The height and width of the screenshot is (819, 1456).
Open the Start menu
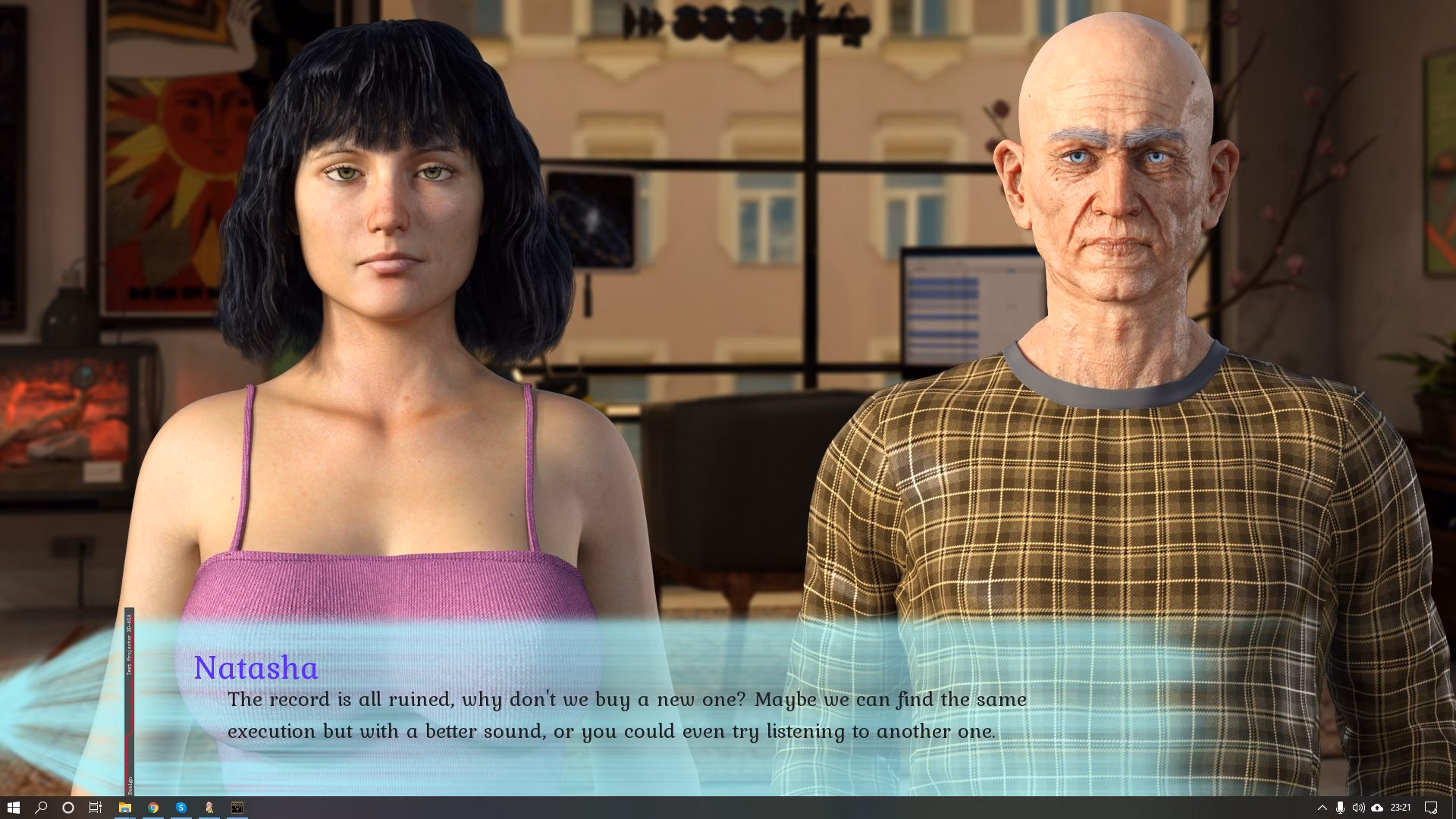click(x=14, y=806)
